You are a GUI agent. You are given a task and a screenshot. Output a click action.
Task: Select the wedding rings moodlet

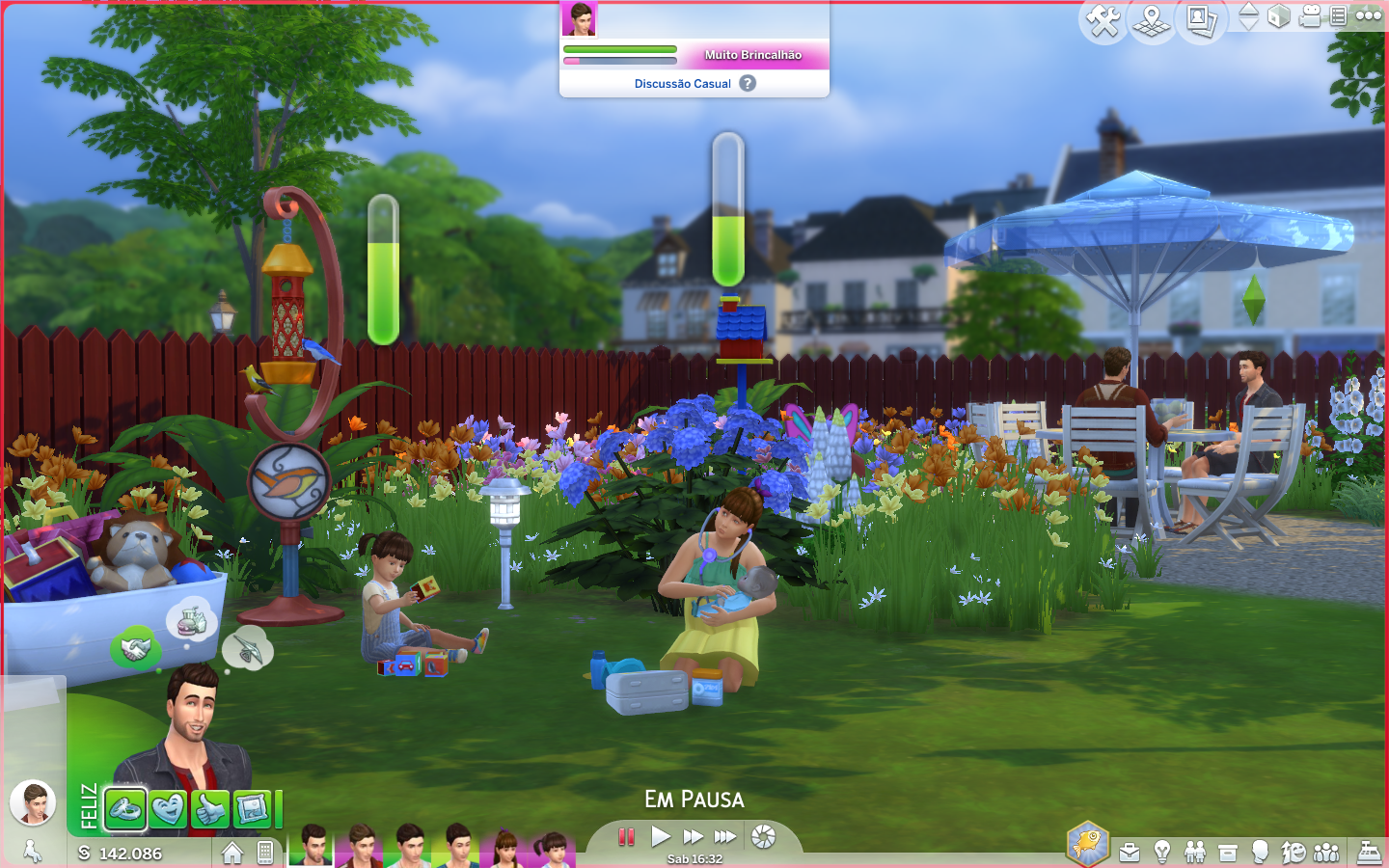pyautogui.click(x=125, y=810)
